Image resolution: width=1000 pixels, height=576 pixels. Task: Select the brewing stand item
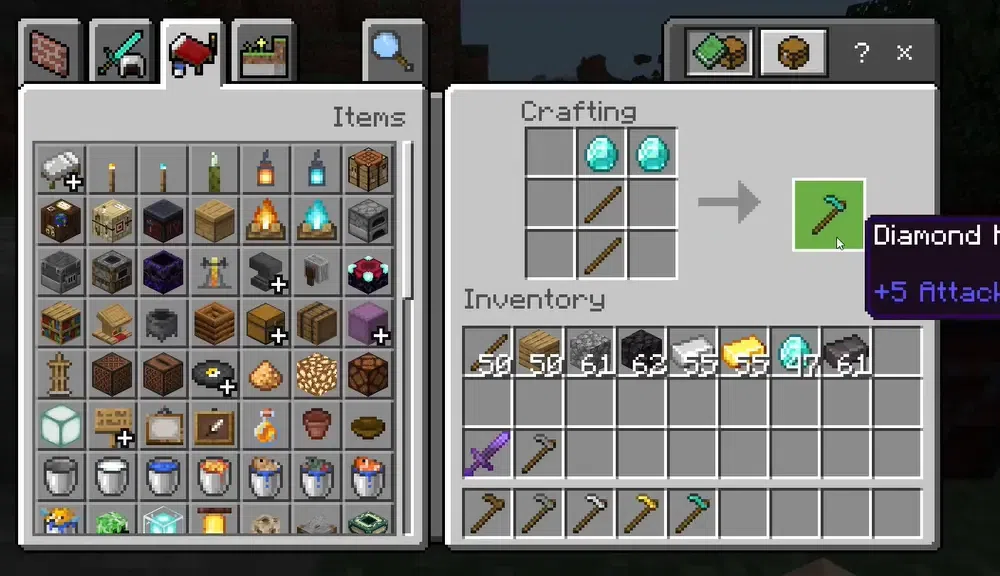[x=214, y=271]
